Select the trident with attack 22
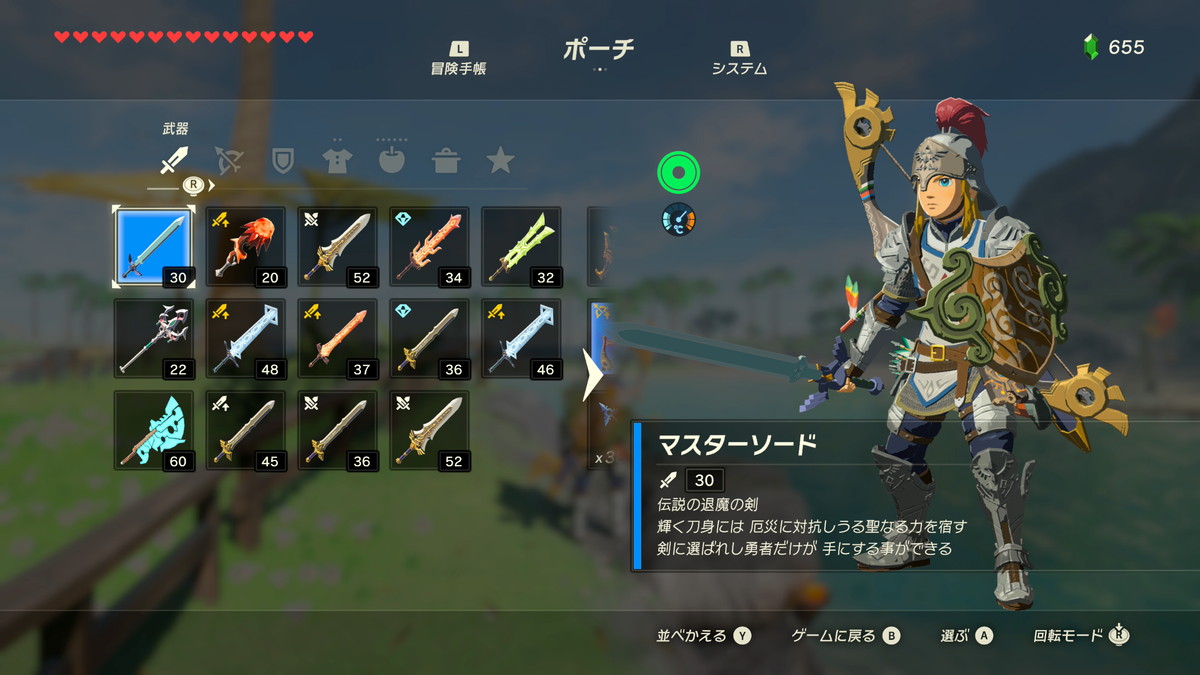 153,339
